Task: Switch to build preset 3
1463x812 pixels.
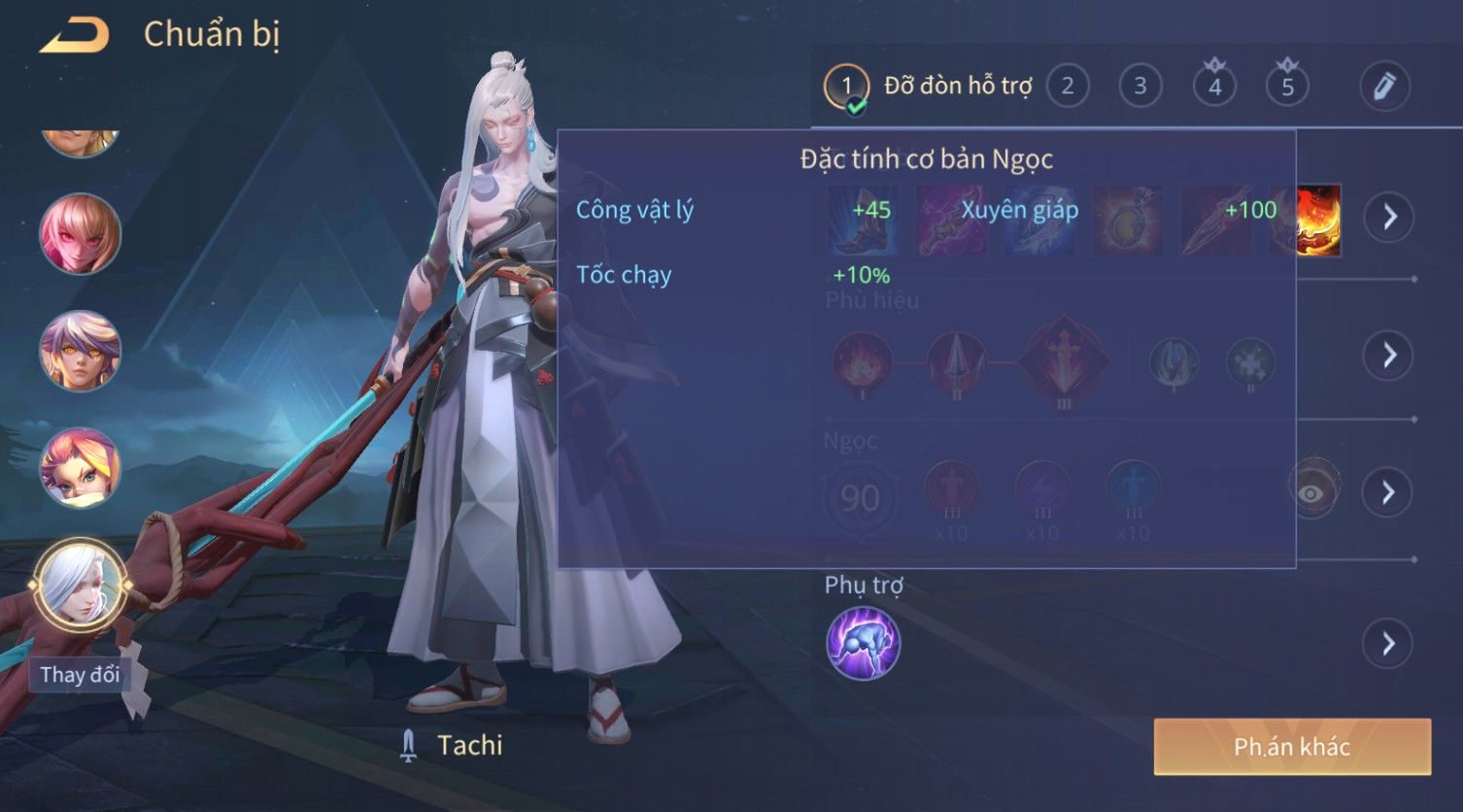Action: pos(1140,86)
